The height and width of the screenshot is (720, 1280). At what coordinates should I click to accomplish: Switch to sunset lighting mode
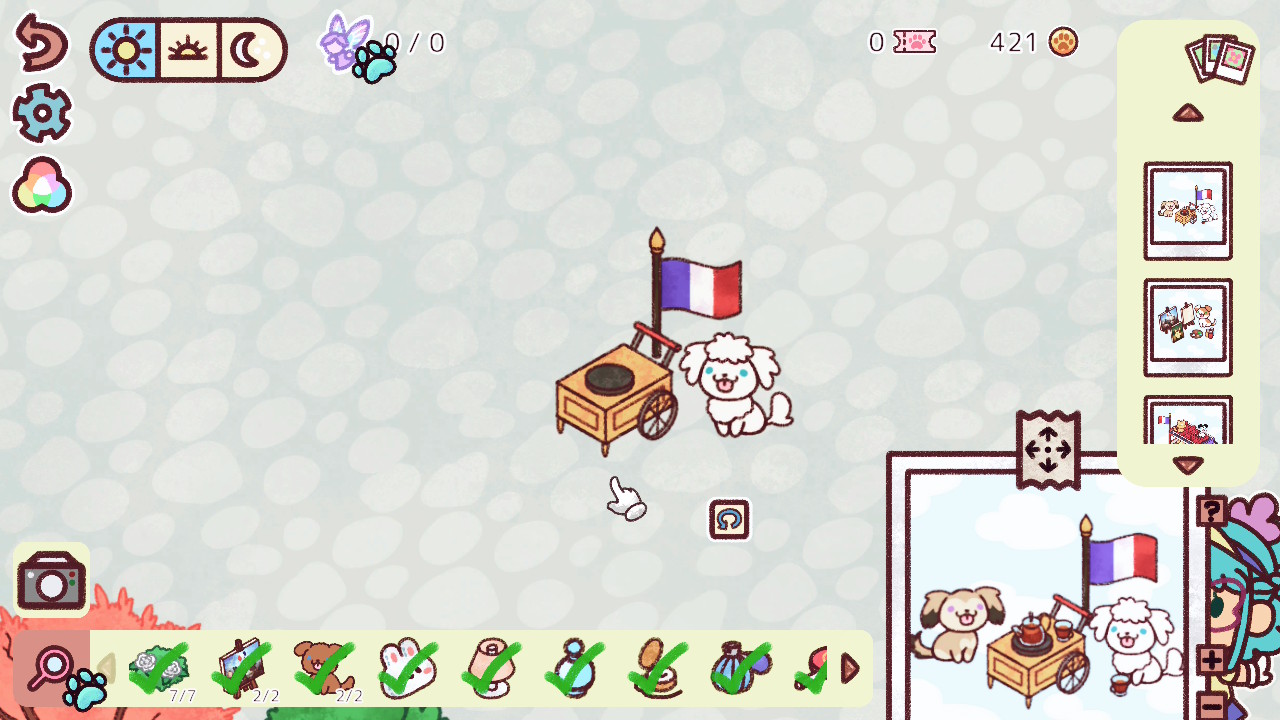pyautogui.click(x=187, y=50)
